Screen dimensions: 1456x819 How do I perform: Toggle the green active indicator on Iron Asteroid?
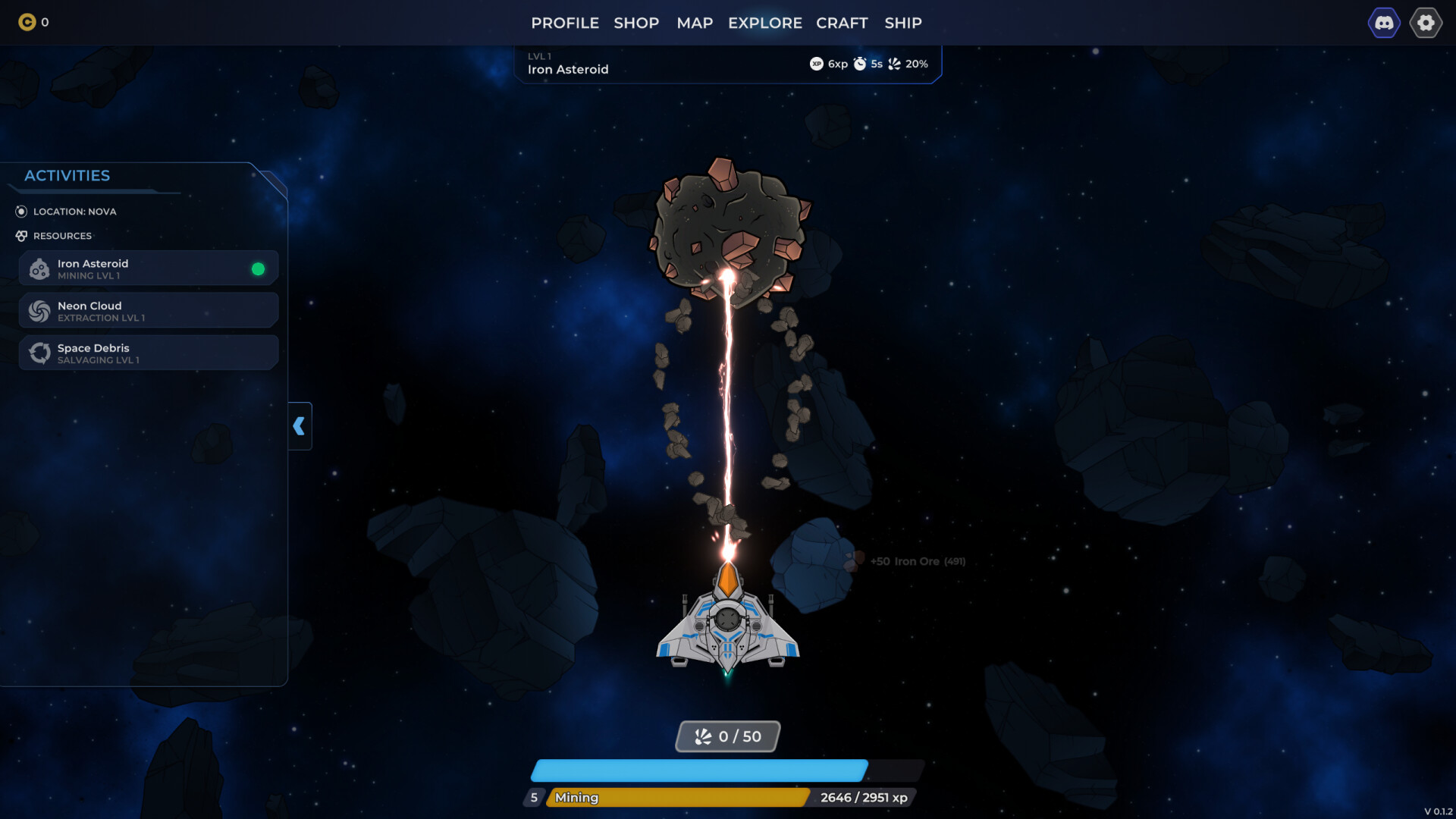[x=257, y=268]
